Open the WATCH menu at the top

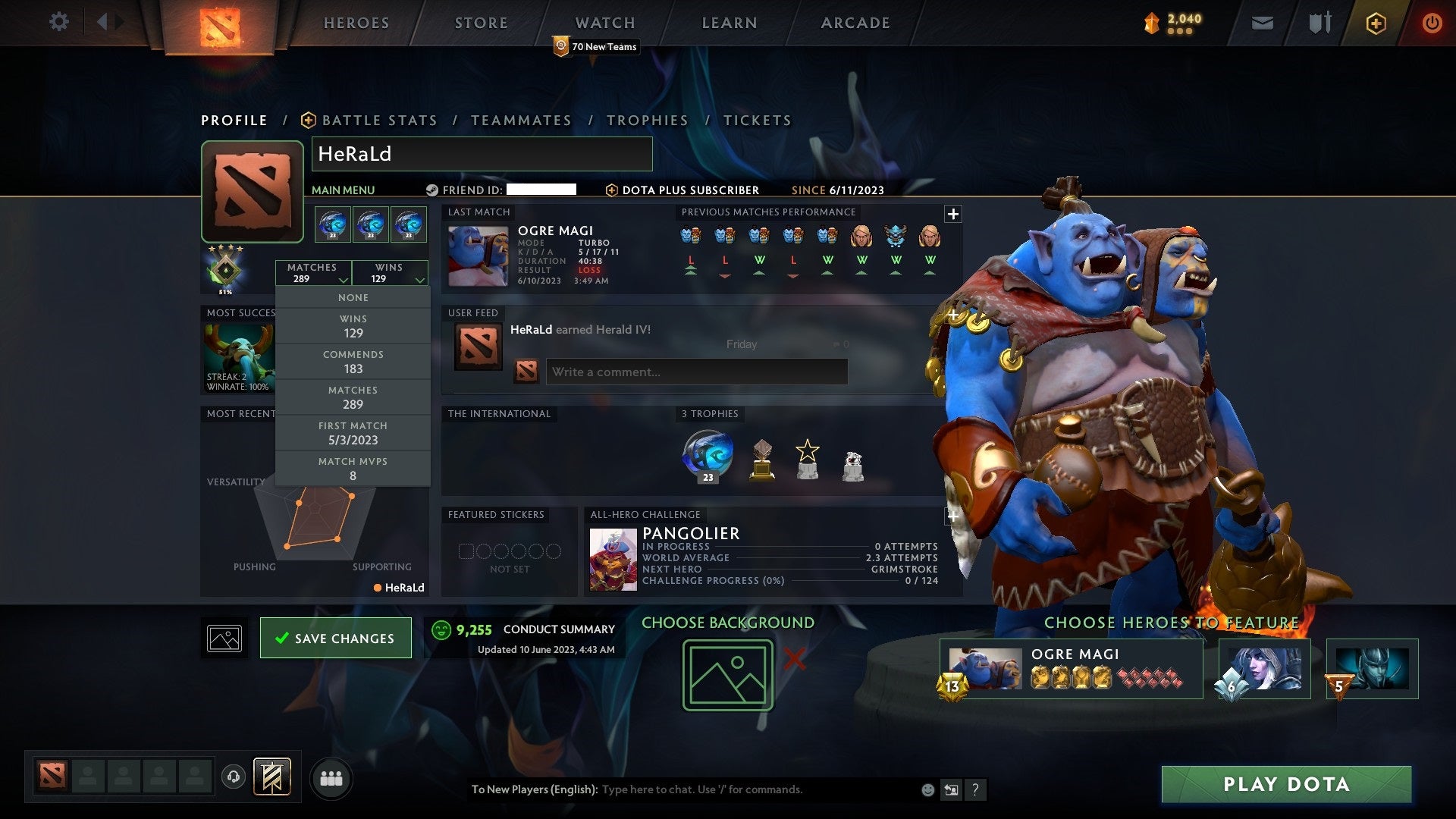pos(604,22)
